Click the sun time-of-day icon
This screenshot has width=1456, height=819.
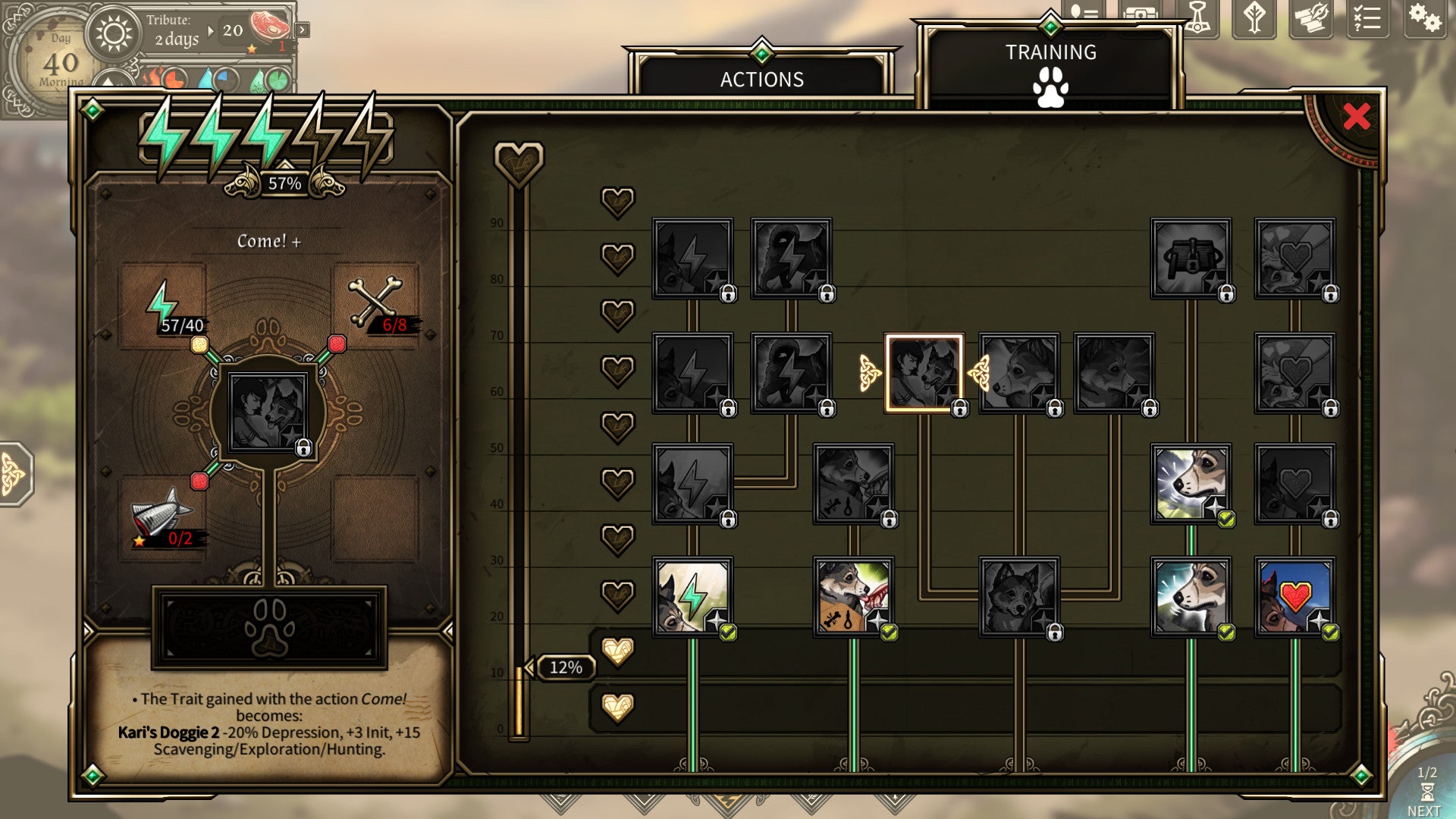114,34
